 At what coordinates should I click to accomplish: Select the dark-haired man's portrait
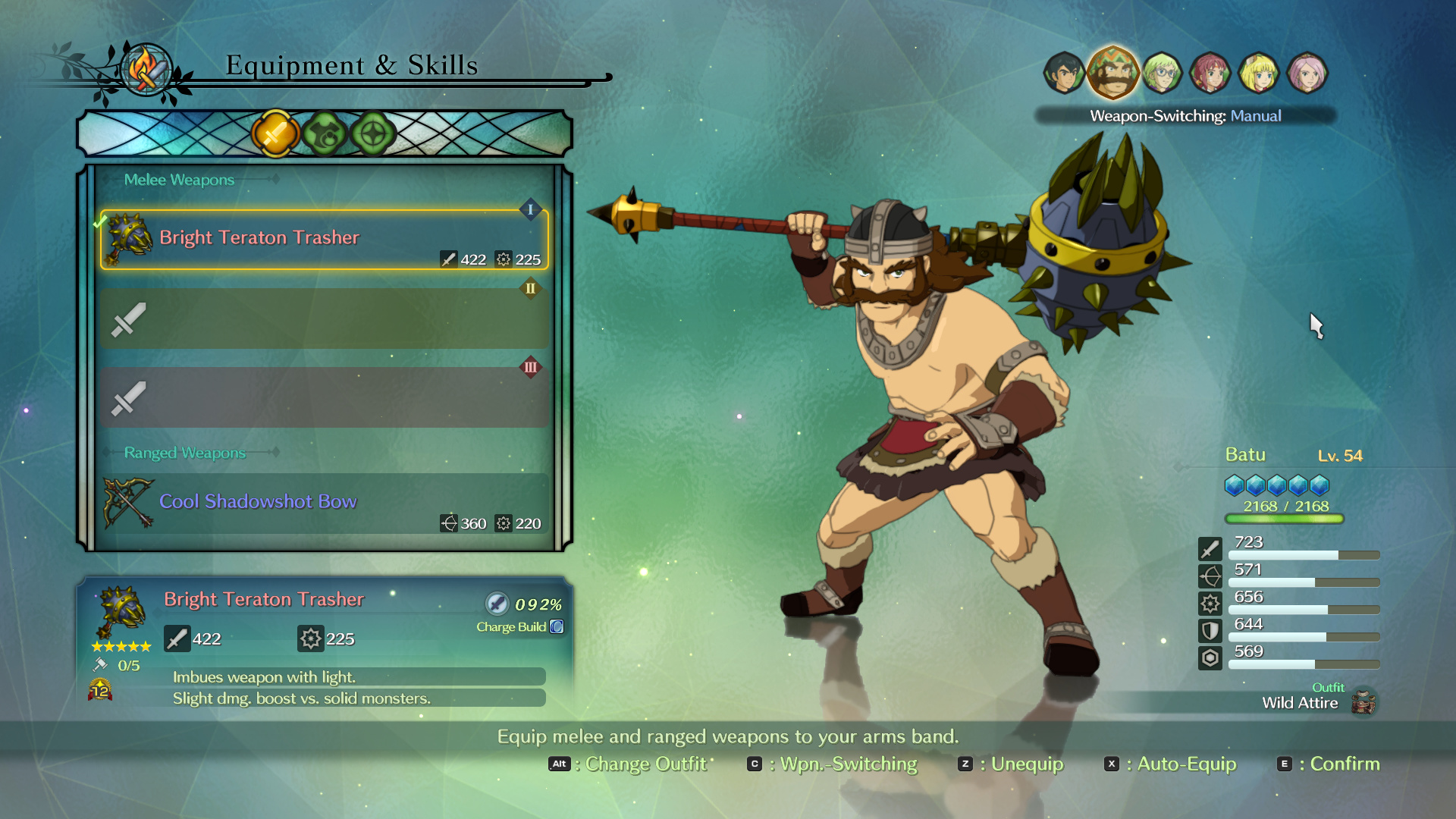(1063, 74)
